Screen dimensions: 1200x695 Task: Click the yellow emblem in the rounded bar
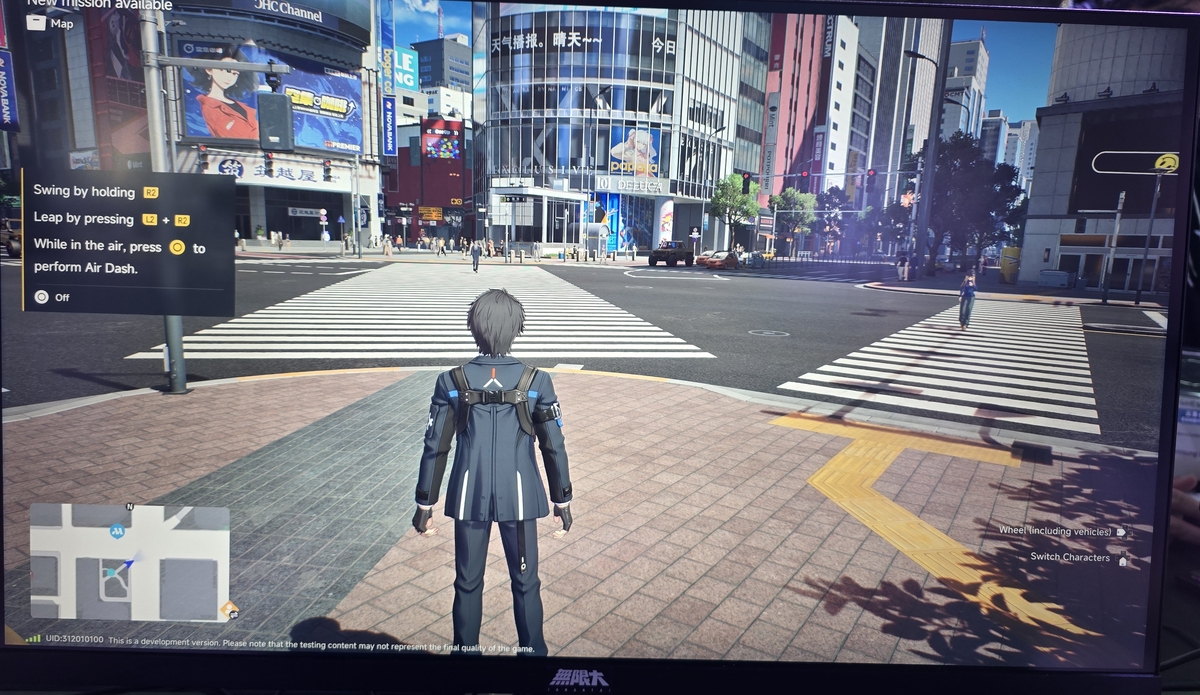click(1165, 163)
